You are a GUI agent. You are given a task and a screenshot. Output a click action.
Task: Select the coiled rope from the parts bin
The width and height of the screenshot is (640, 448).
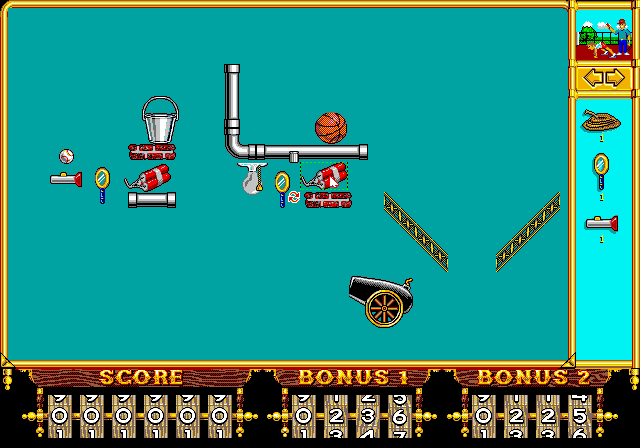tap(601, 120)
